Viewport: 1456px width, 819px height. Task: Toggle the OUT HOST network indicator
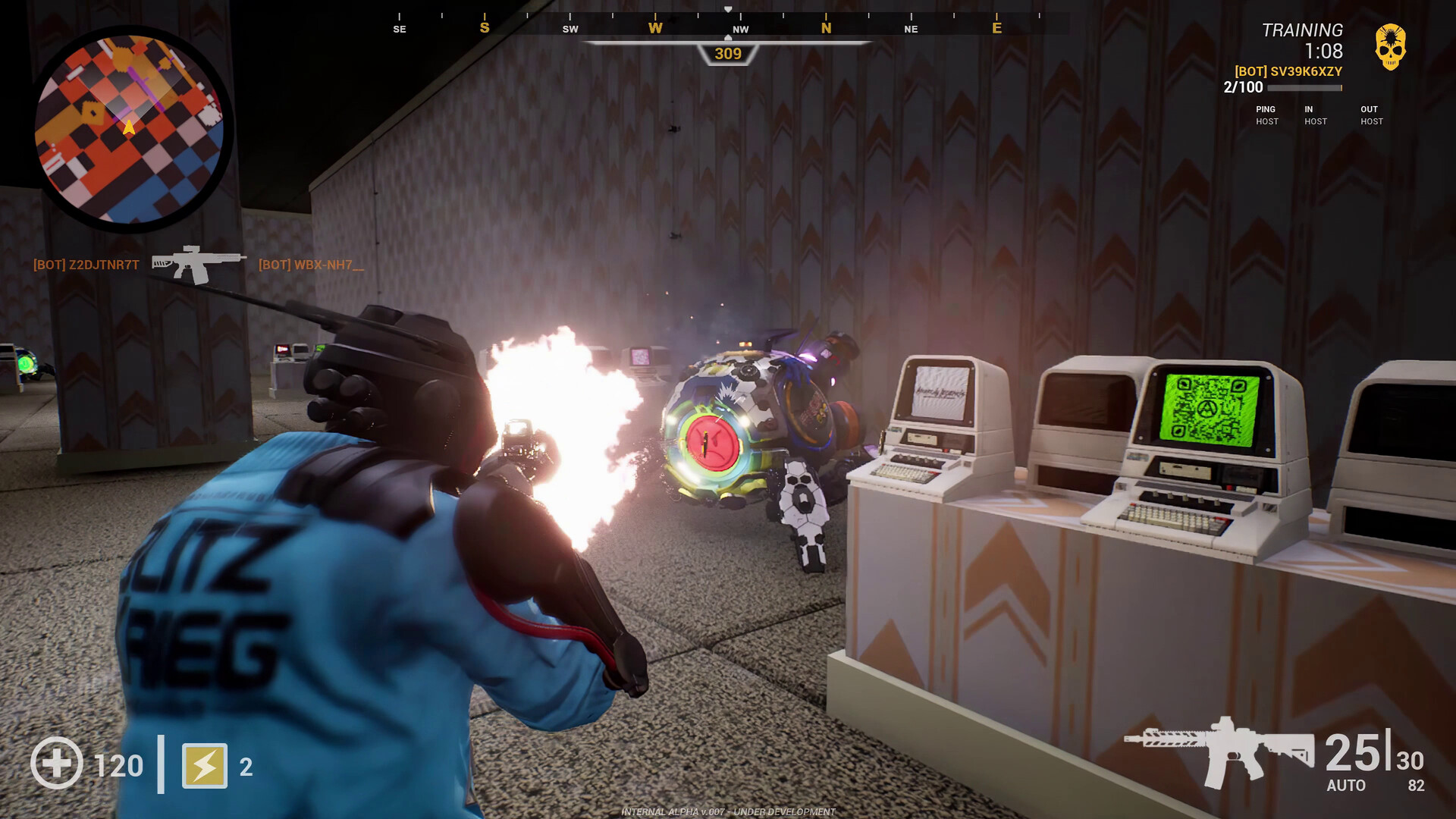point(1370,115)
